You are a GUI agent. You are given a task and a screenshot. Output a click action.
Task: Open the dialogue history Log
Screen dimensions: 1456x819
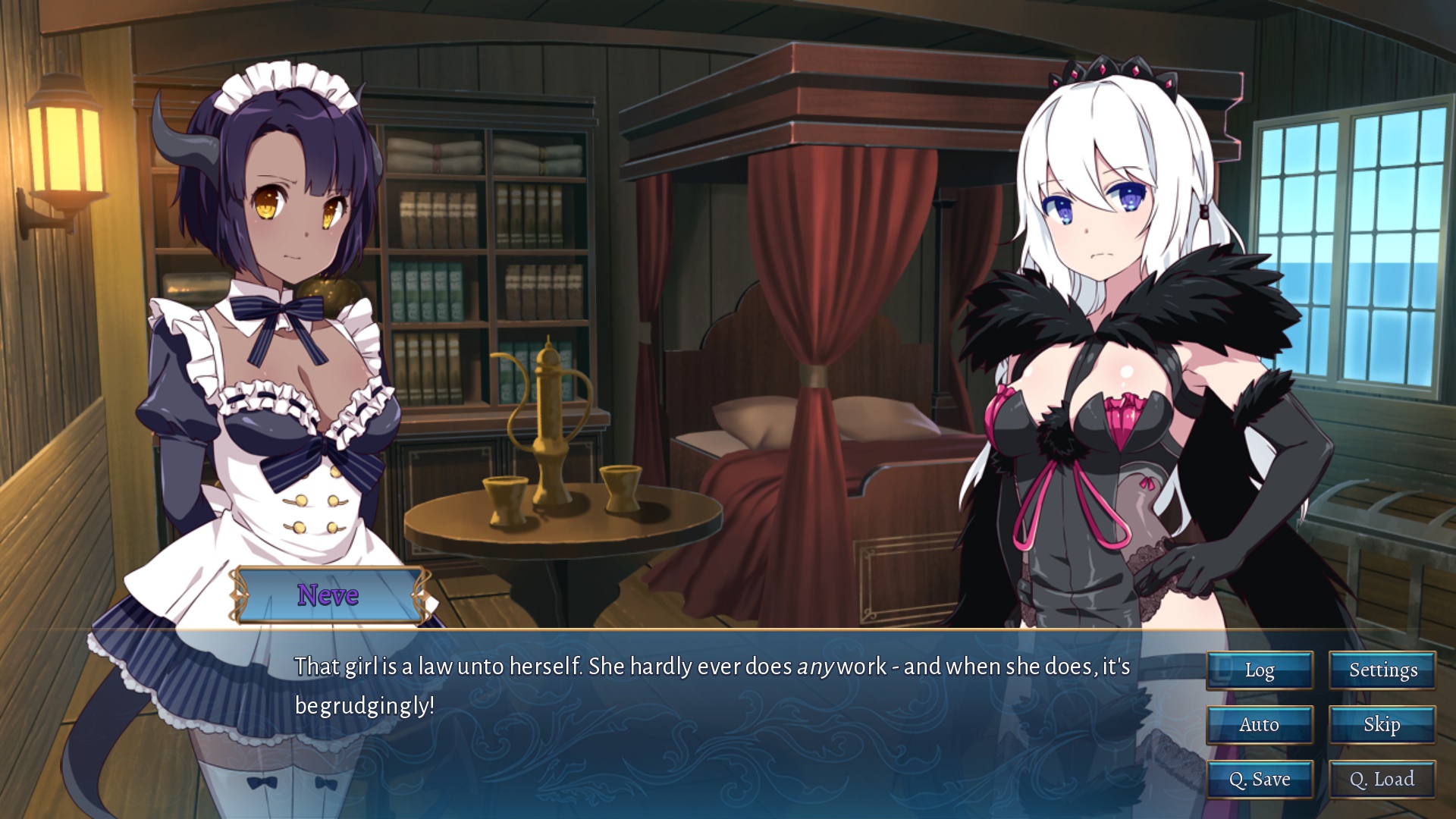pos(1259,670)
